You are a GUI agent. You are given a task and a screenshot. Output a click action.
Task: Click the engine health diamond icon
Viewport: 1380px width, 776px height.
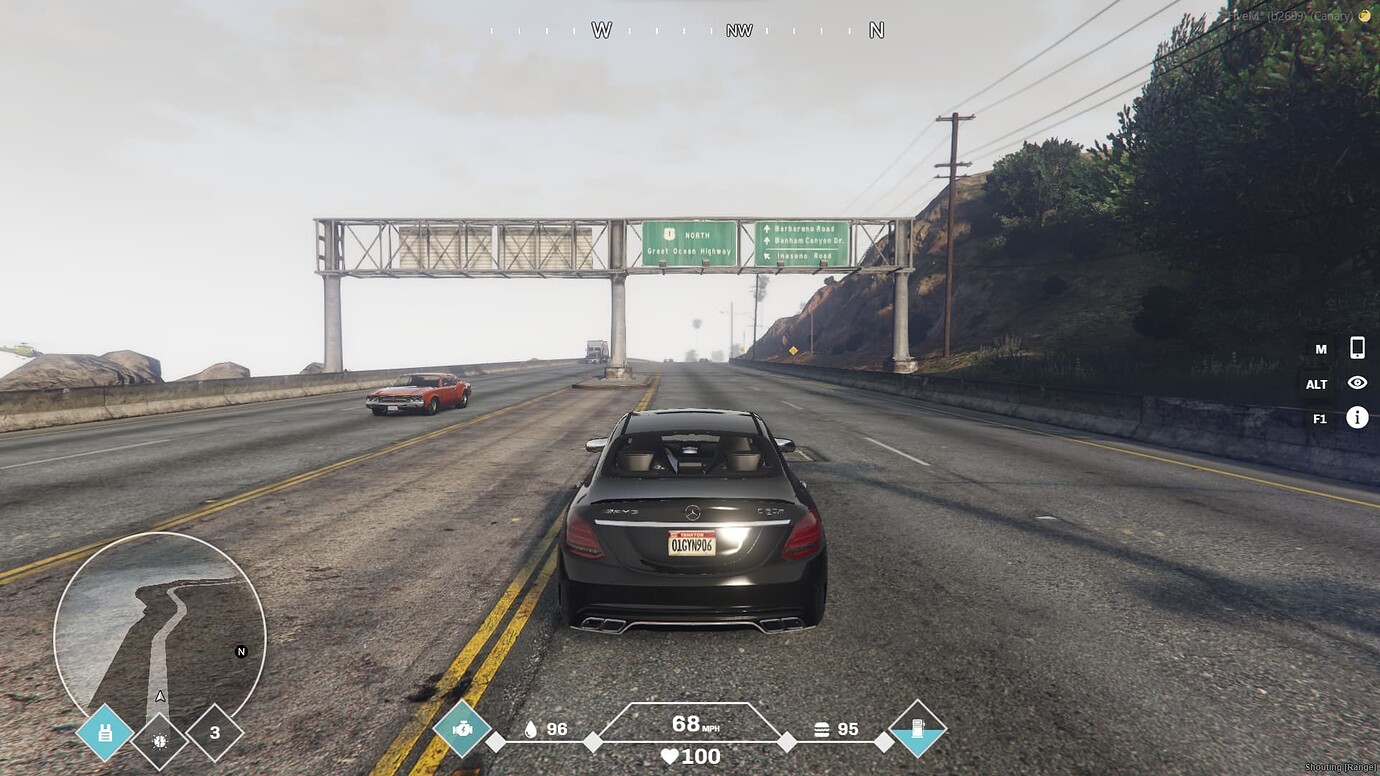click(x=461, y=729)
